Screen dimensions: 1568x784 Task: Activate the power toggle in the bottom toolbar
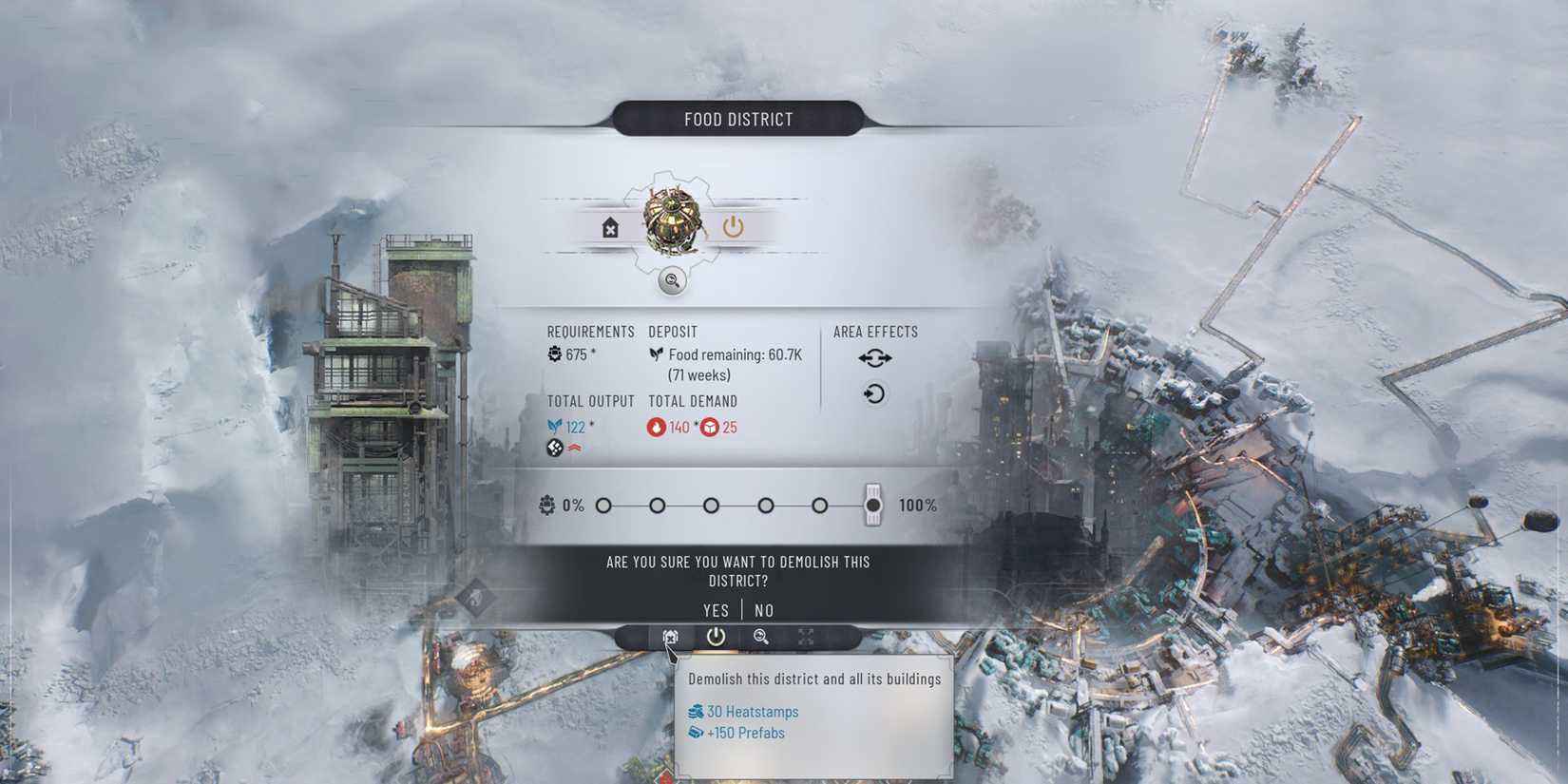pos(715,638)
